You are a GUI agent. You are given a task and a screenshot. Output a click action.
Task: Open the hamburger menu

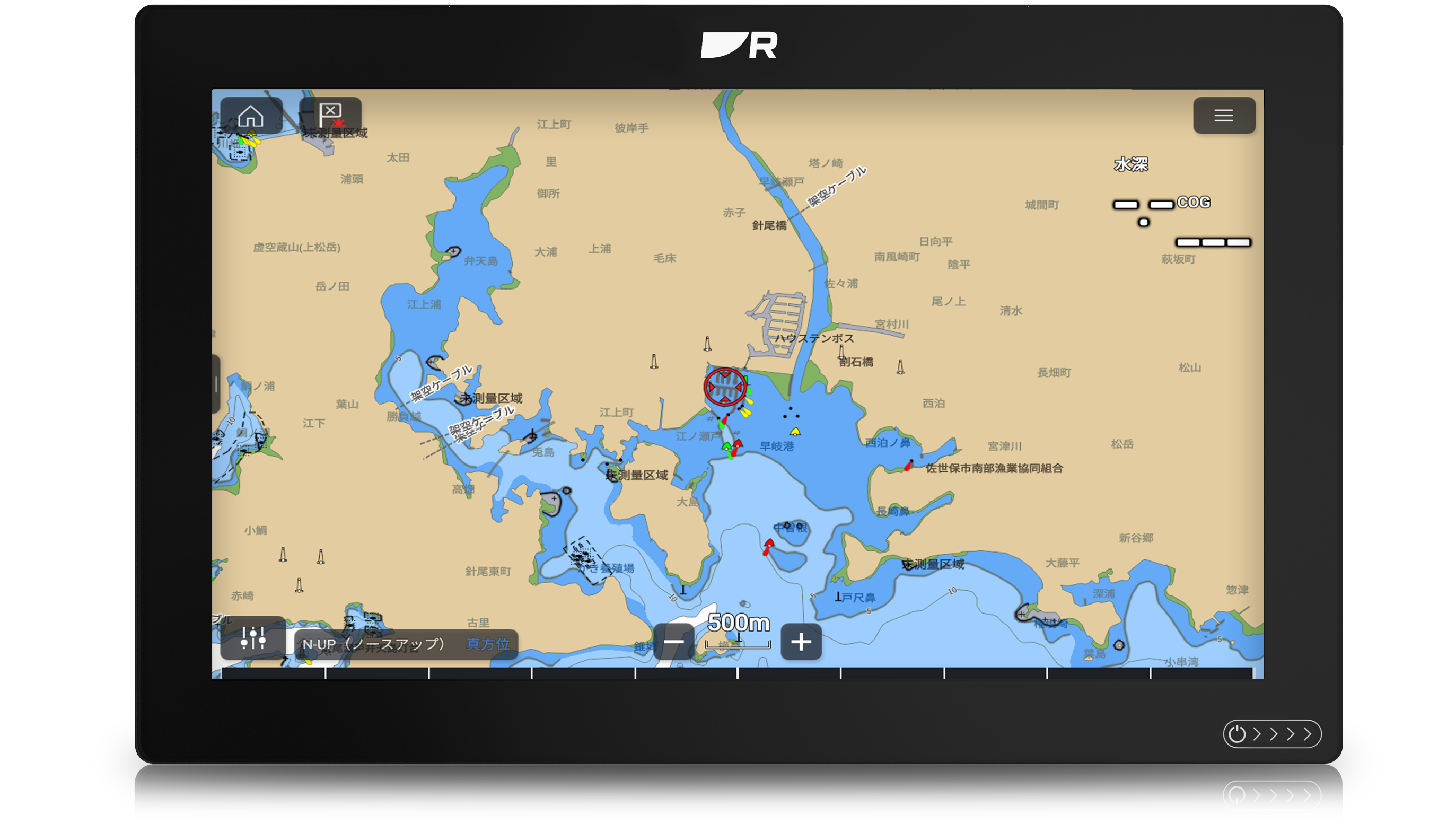[x=1223, y=116]
